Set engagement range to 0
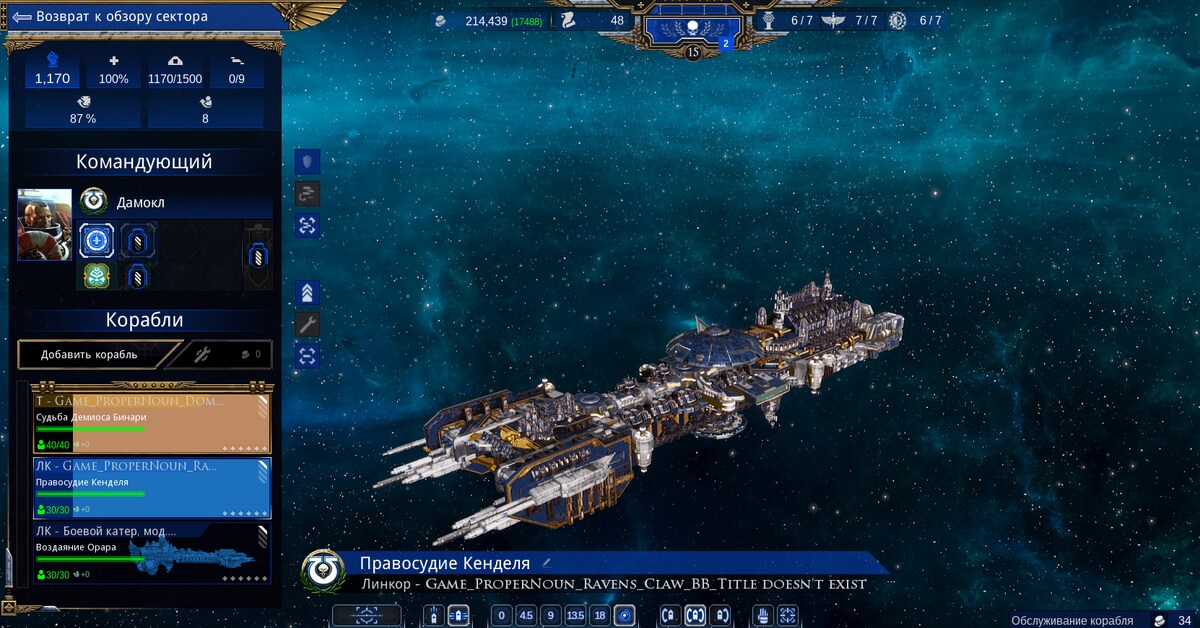Screen dimensions: 1200x628 tap(502, 615)
